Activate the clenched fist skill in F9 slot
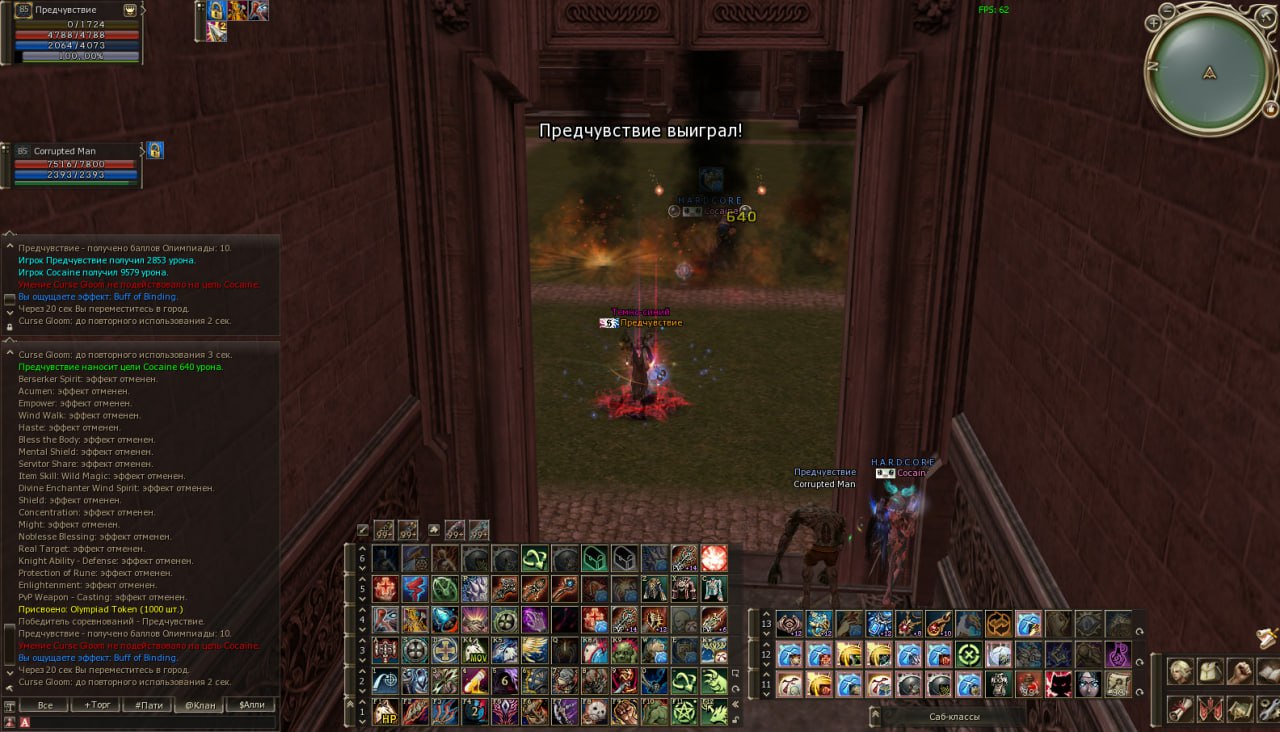The height and width of the screenshot is (732, 1280). [624, 711]
